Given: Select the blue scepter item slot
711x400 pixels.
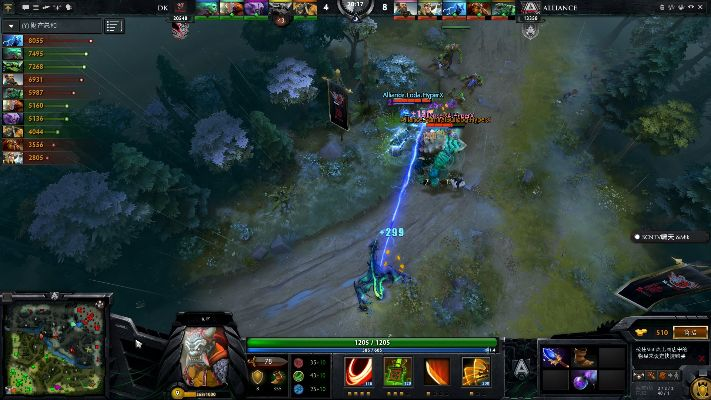Looking at the screenshot, I should click(555, 354).
